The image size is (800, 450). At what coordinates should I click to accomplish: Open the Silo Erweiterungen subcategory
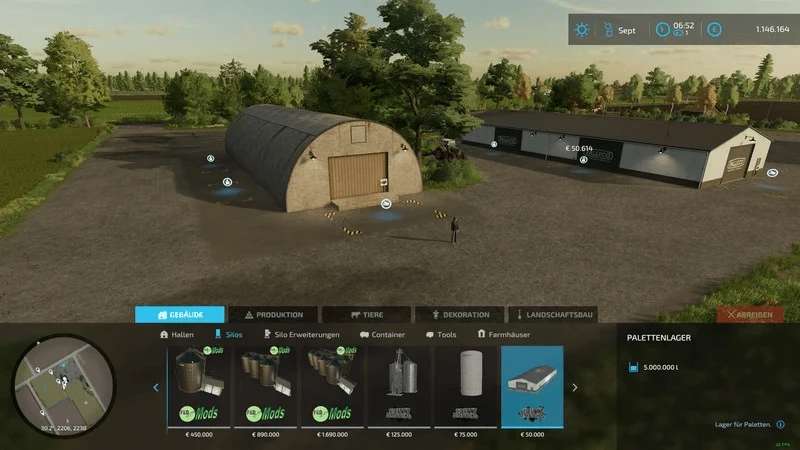coord(301,335)
